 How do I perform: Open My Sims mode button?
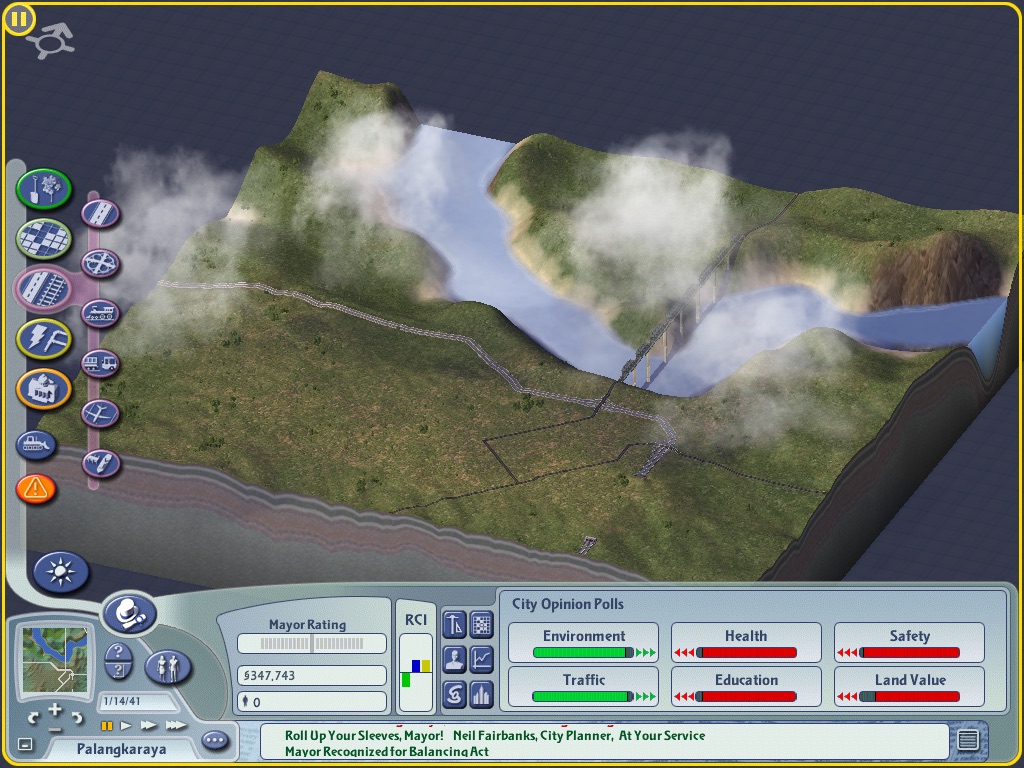(x=167, y=666)
